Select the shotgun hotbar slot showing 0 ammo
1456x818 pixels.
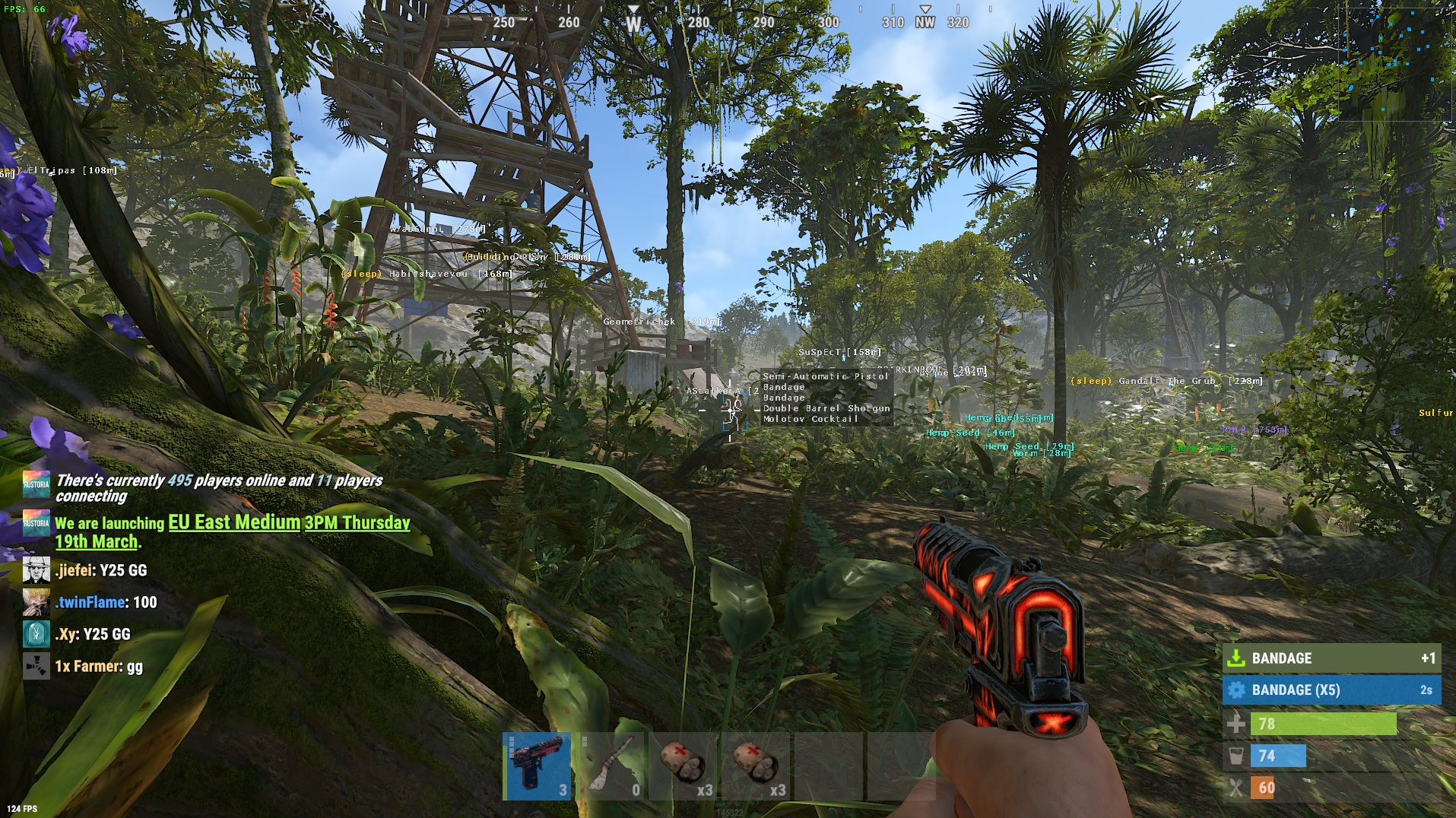click(611, 766)
